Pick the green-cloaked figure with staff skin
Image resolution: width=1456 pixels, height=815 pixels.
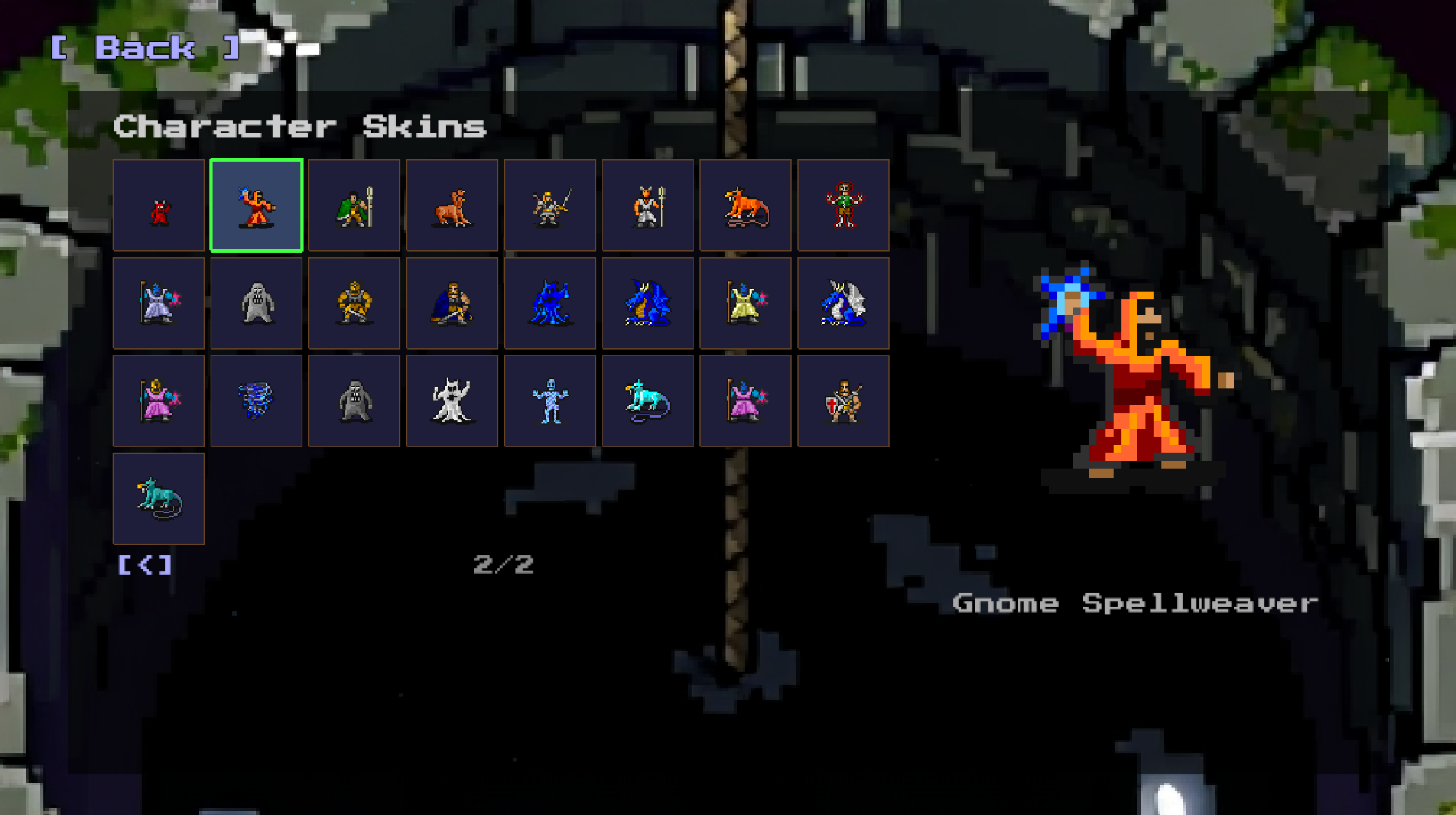click(354, 206)
